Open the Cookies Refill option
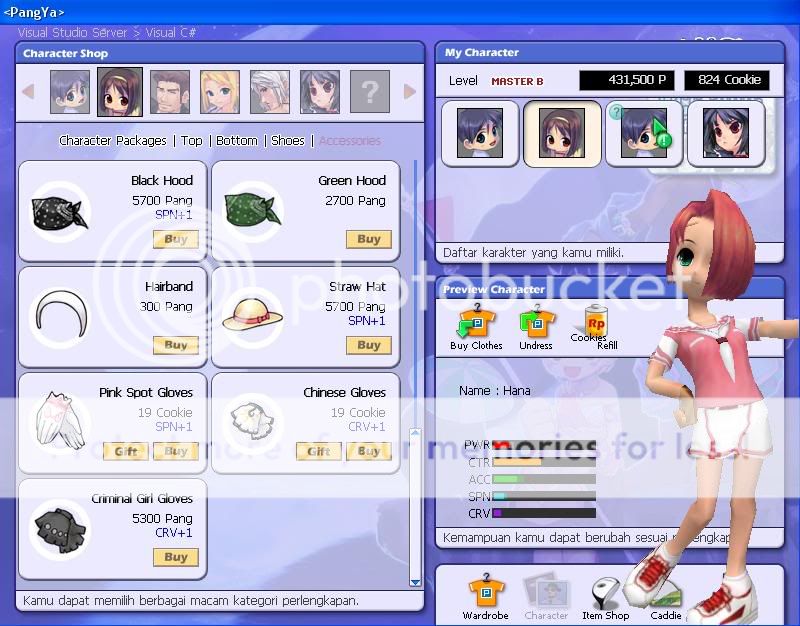Screen dimensions: 800x626 click(x=595, y=326)
